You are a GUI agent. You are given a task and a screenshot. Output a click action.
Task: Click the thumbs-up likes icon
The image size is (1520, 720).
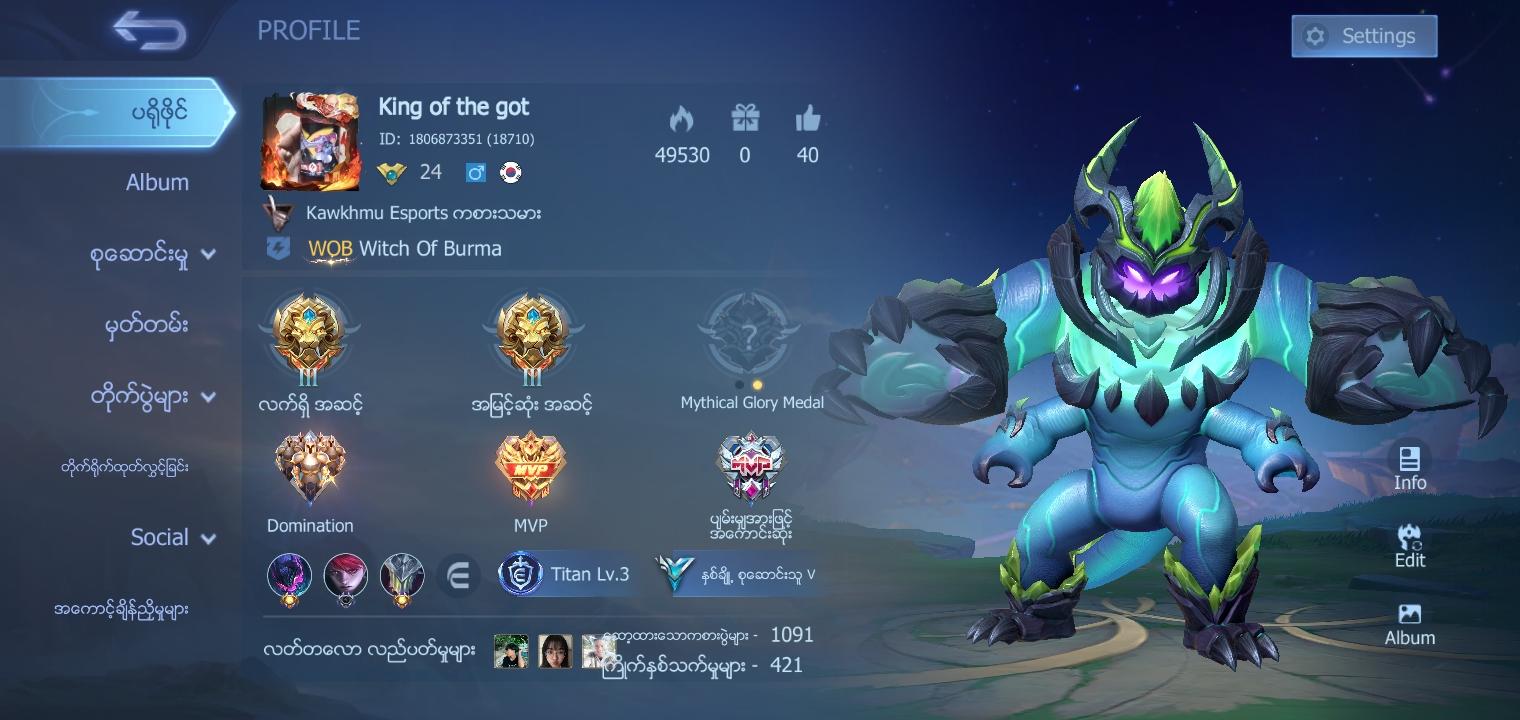(807, 120)
